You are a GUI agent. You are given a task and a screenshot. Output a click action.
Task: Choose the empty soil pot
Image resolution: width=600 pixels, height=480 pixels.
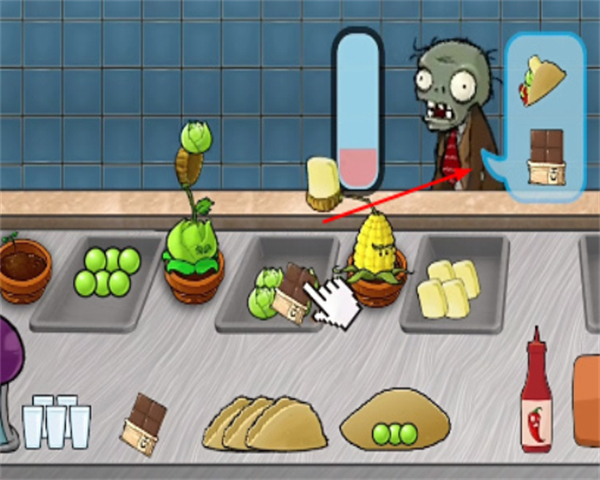(x=25, y=269)
